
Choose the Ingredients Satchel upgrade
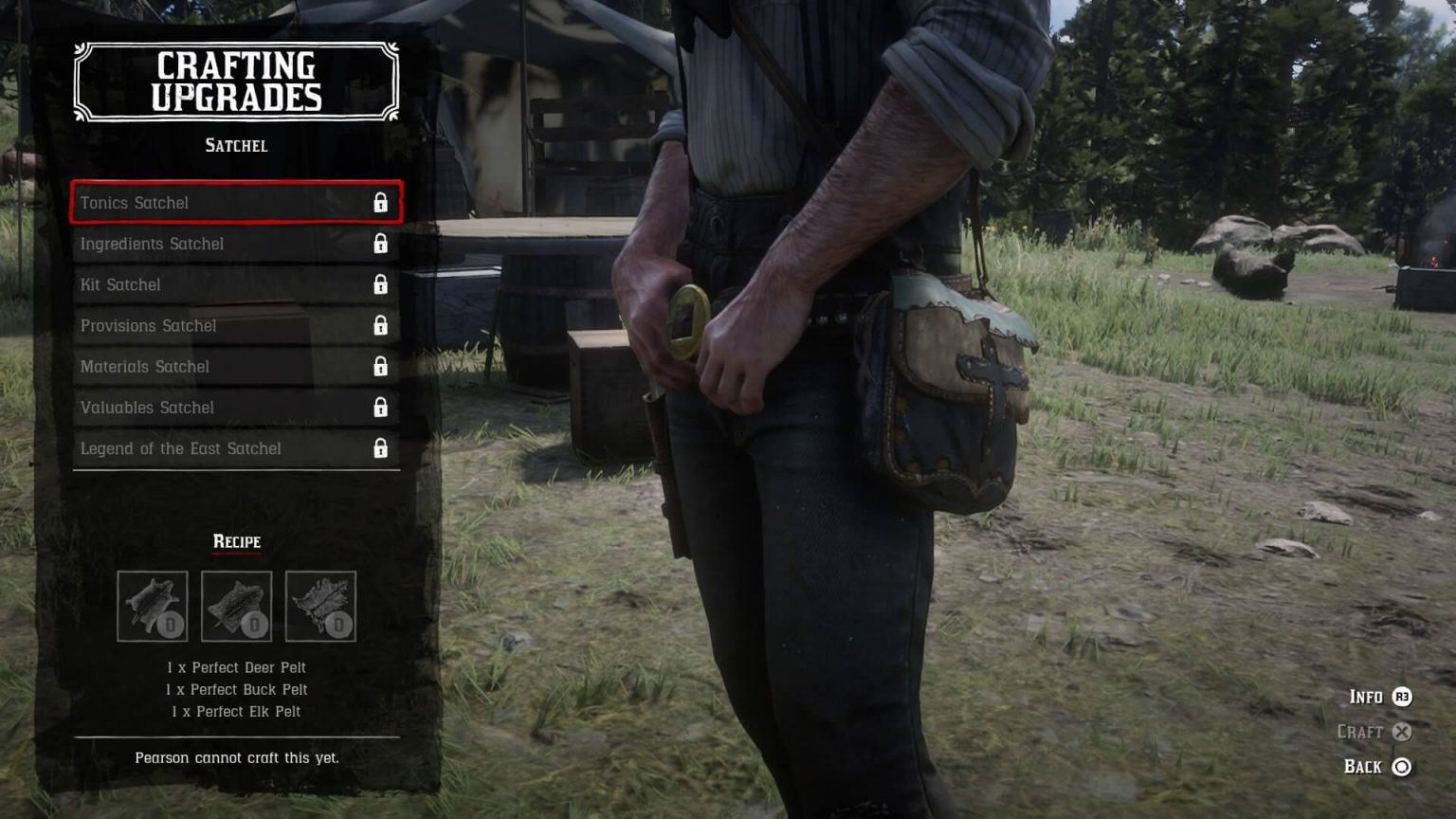(x=235, y=244)
